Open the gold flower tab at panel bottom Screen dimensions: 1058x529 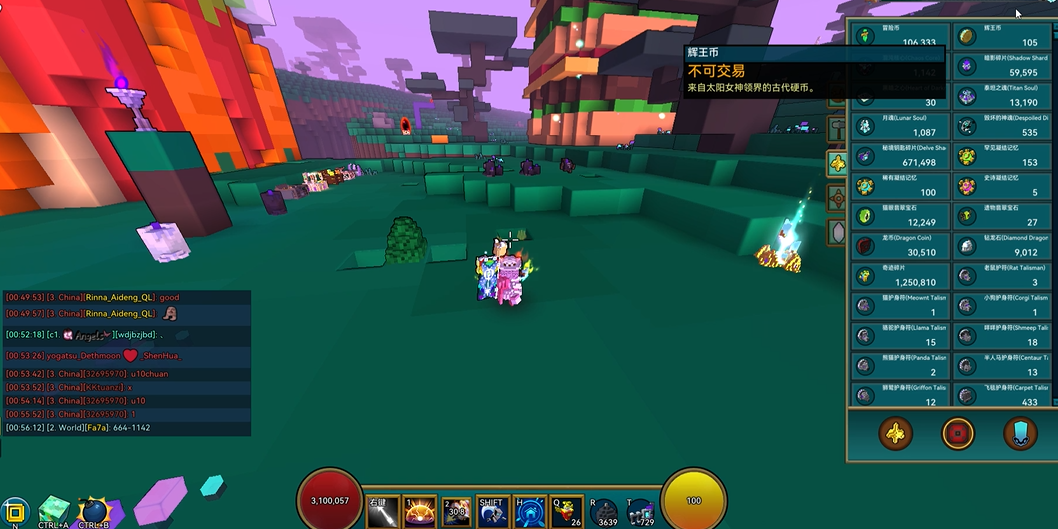895,433
